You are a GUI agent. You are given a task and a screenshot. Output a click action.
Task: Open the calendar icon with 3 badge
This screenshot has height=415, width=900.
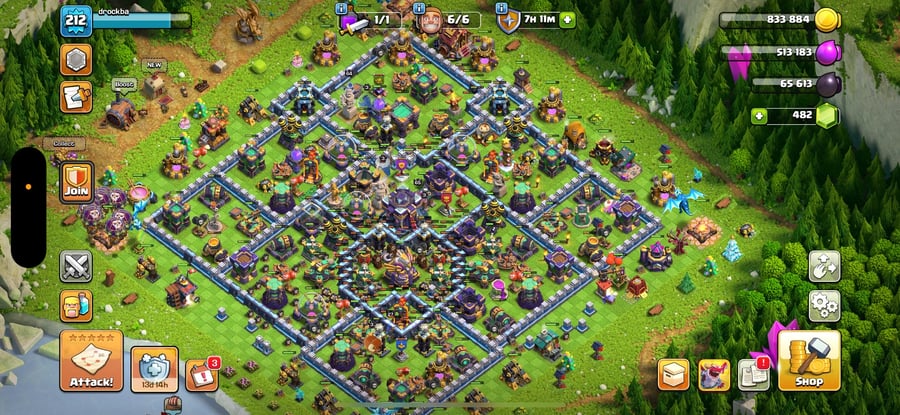[201, 375]
